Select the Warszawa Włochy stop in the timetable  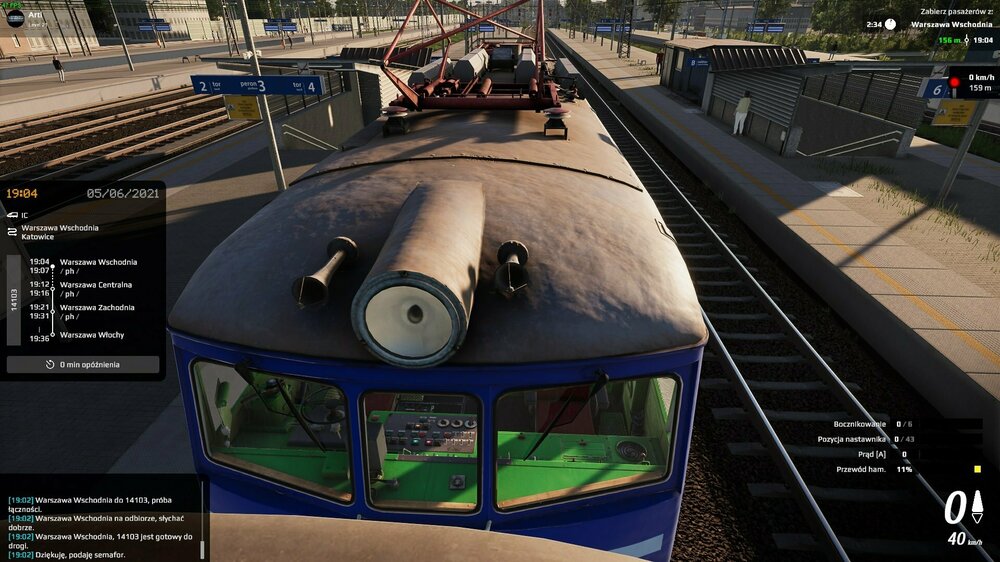pos(92,335)
